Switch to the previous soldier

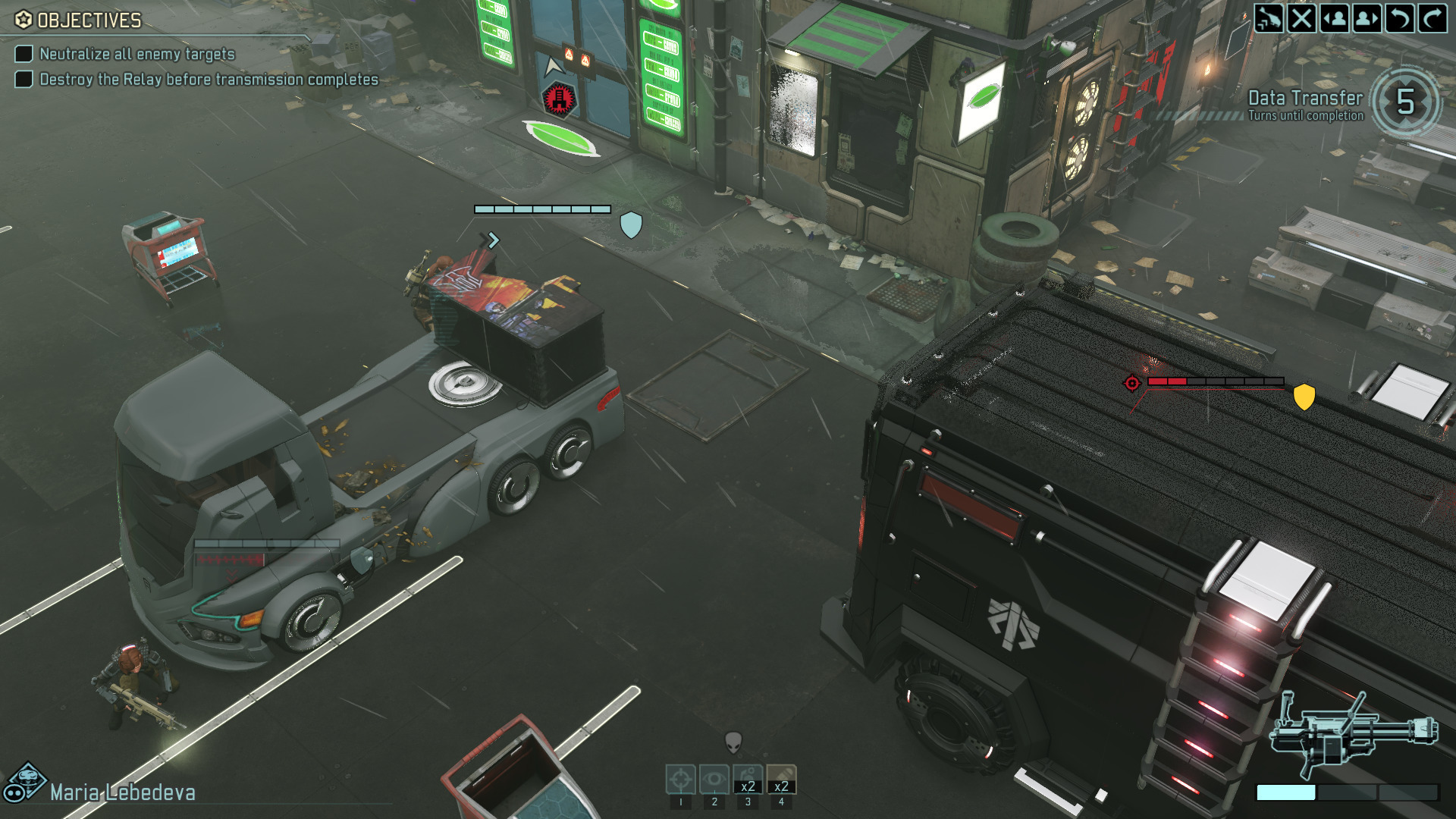[1335, 18]
